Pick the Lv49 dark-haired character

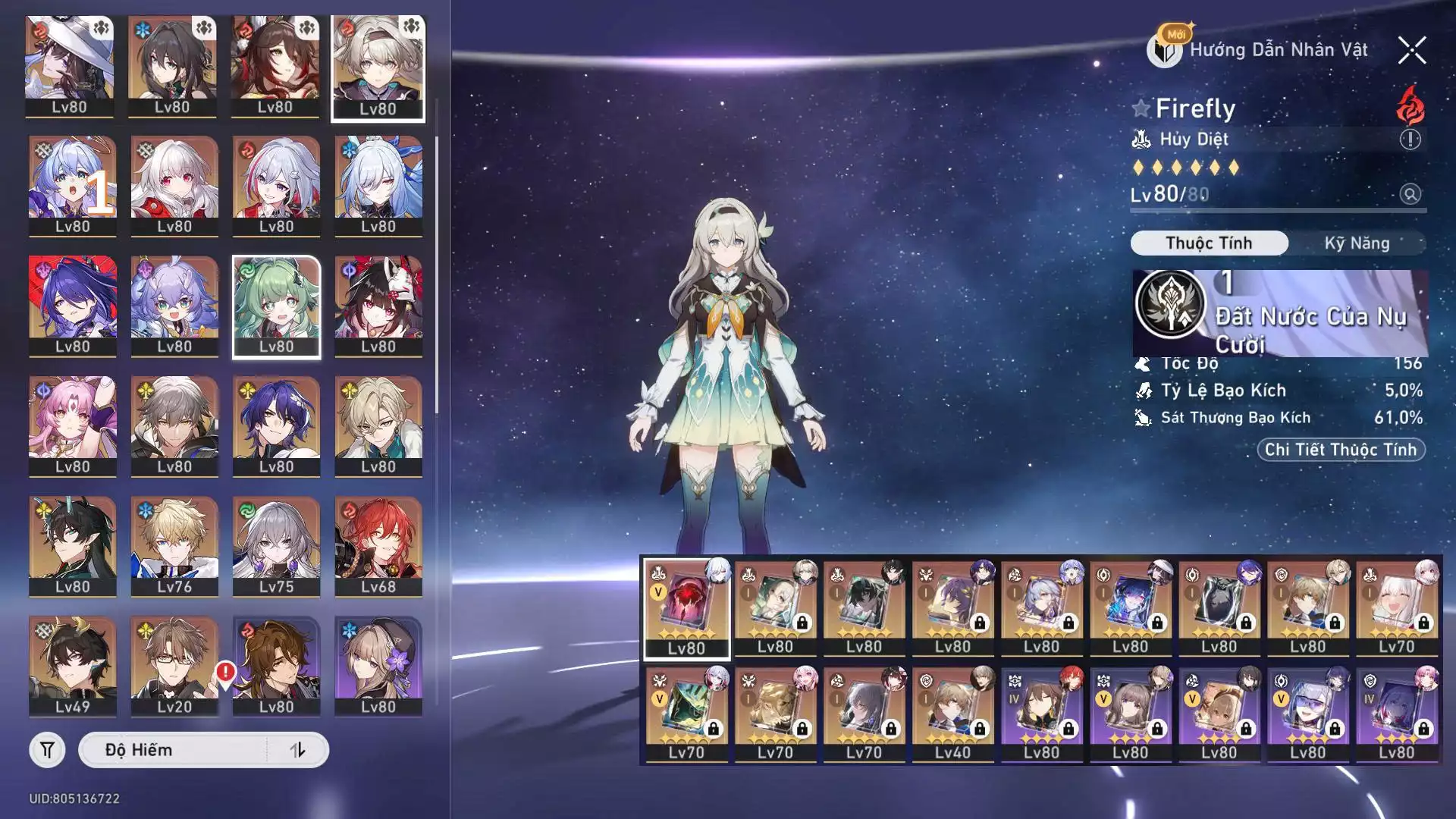pyautogui.click(x=72, y=665)
